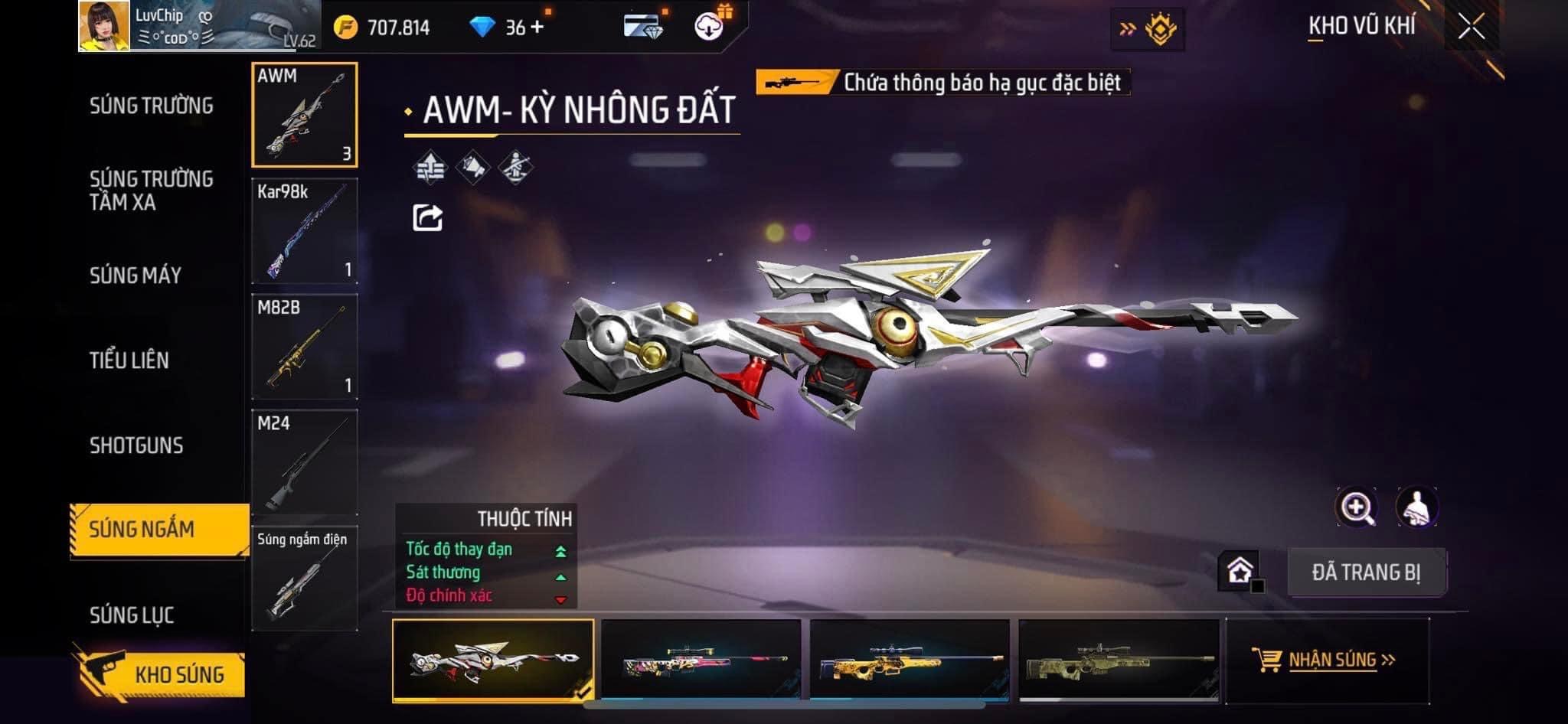Choose the M82B weapon tile

coord(305,347)
